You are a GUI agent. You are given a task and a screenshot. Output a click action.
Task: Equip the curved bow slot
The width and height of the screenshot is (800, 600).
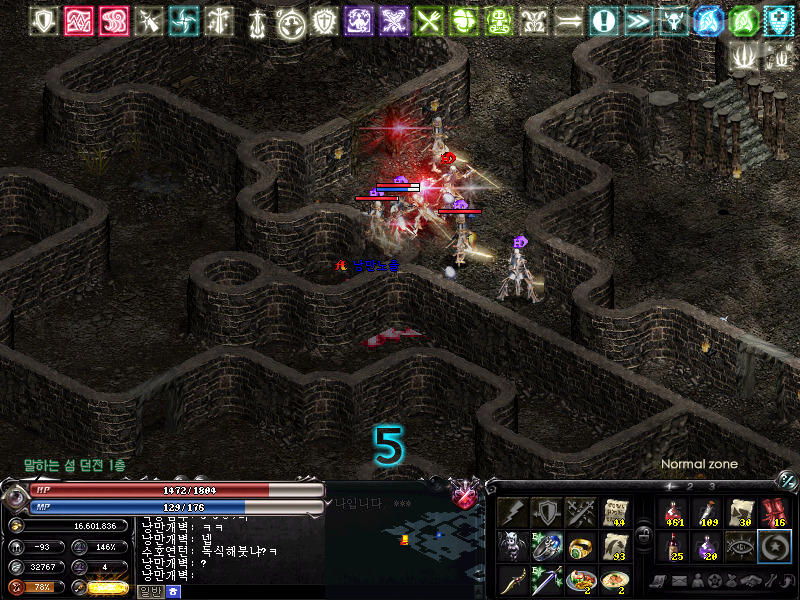(513, 580)
